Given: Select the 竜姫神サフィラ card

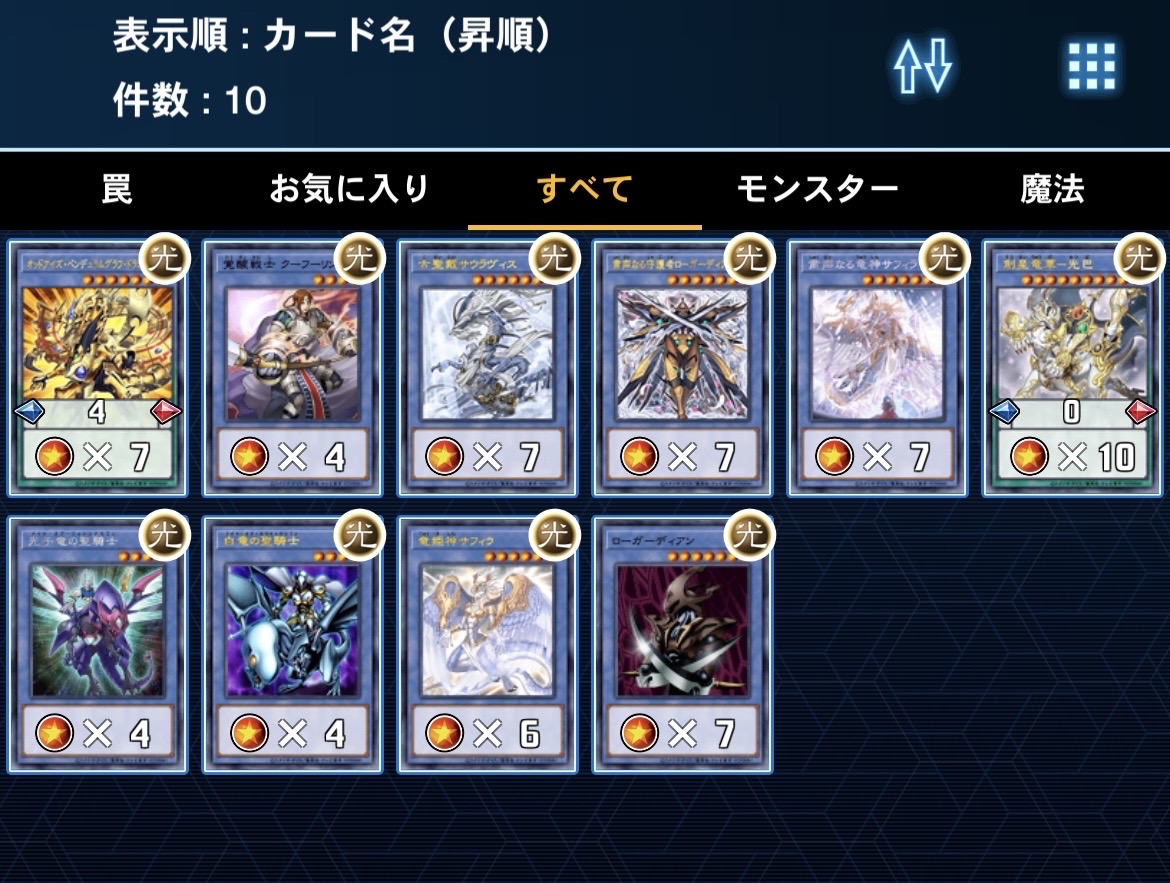Looking at the screenshot, I should pos(487,645).
